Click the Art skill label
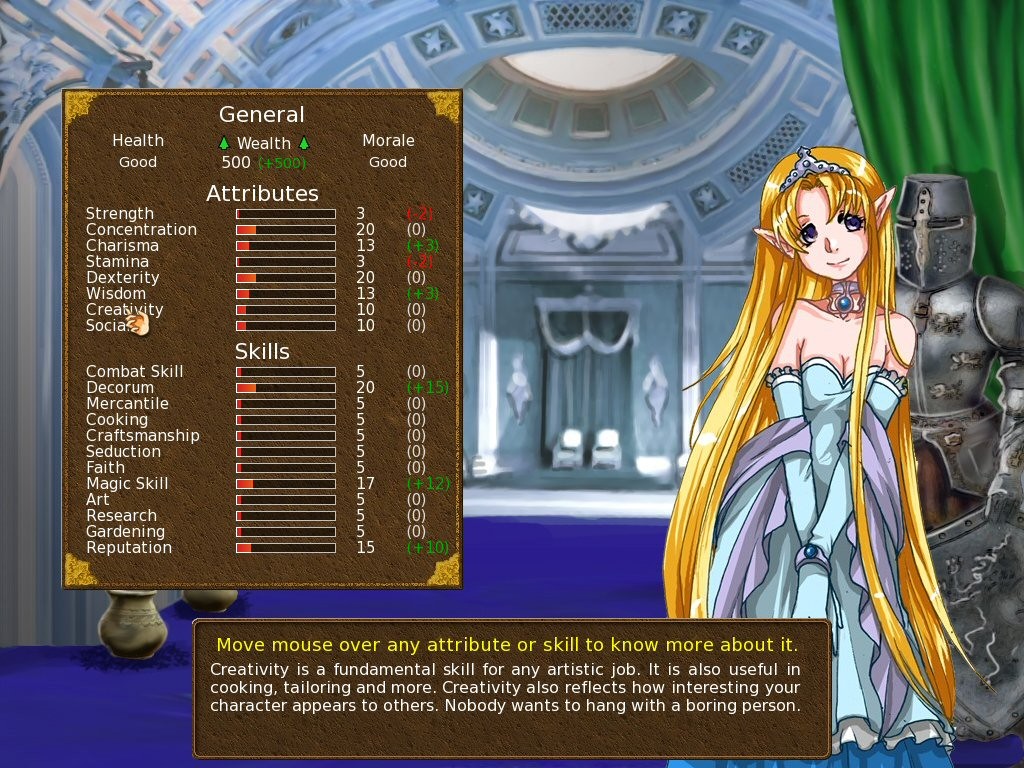 [98, 500]
